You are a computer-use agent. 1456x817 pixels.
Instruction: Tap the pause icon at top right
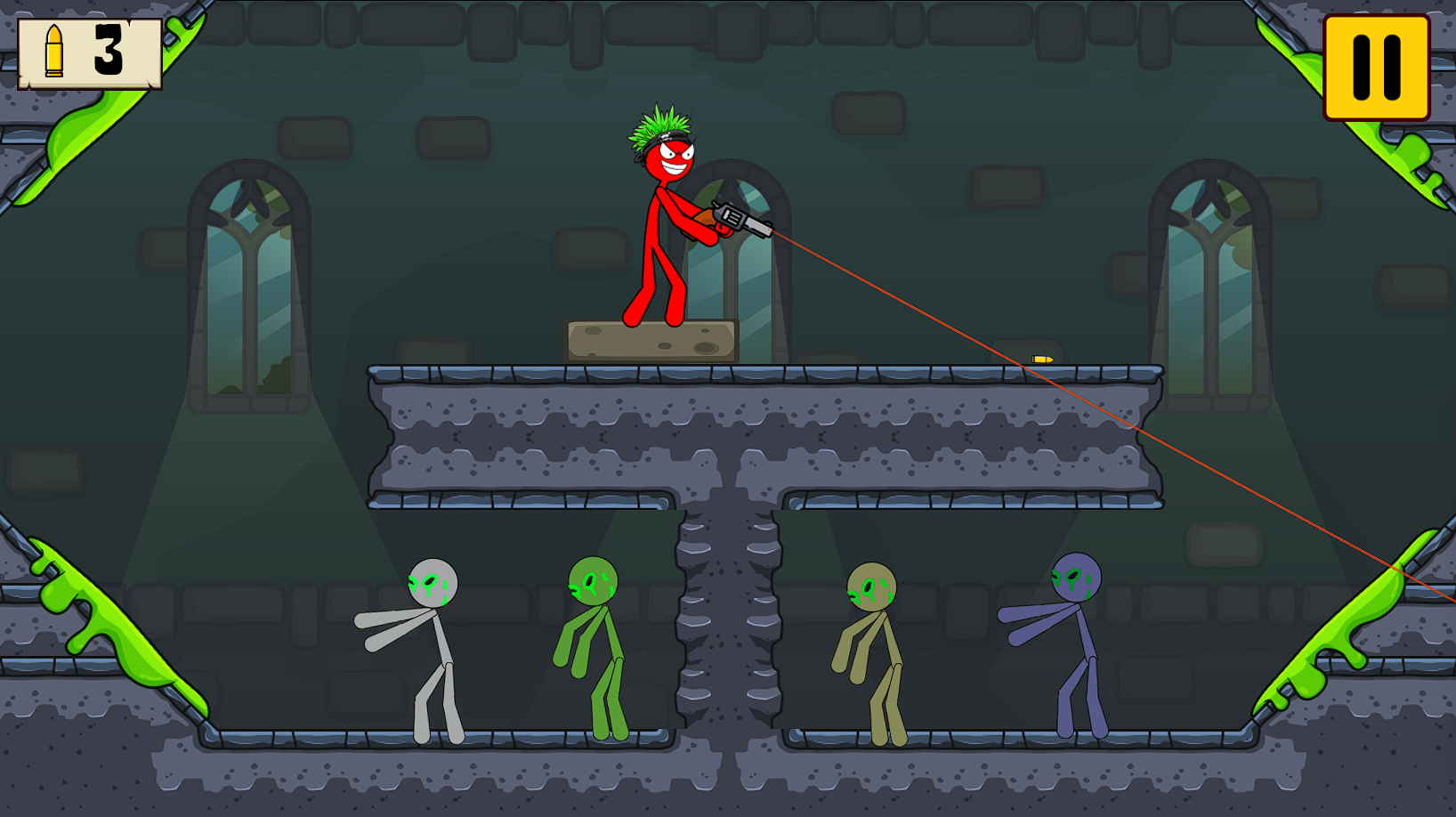coord(1375,67)
